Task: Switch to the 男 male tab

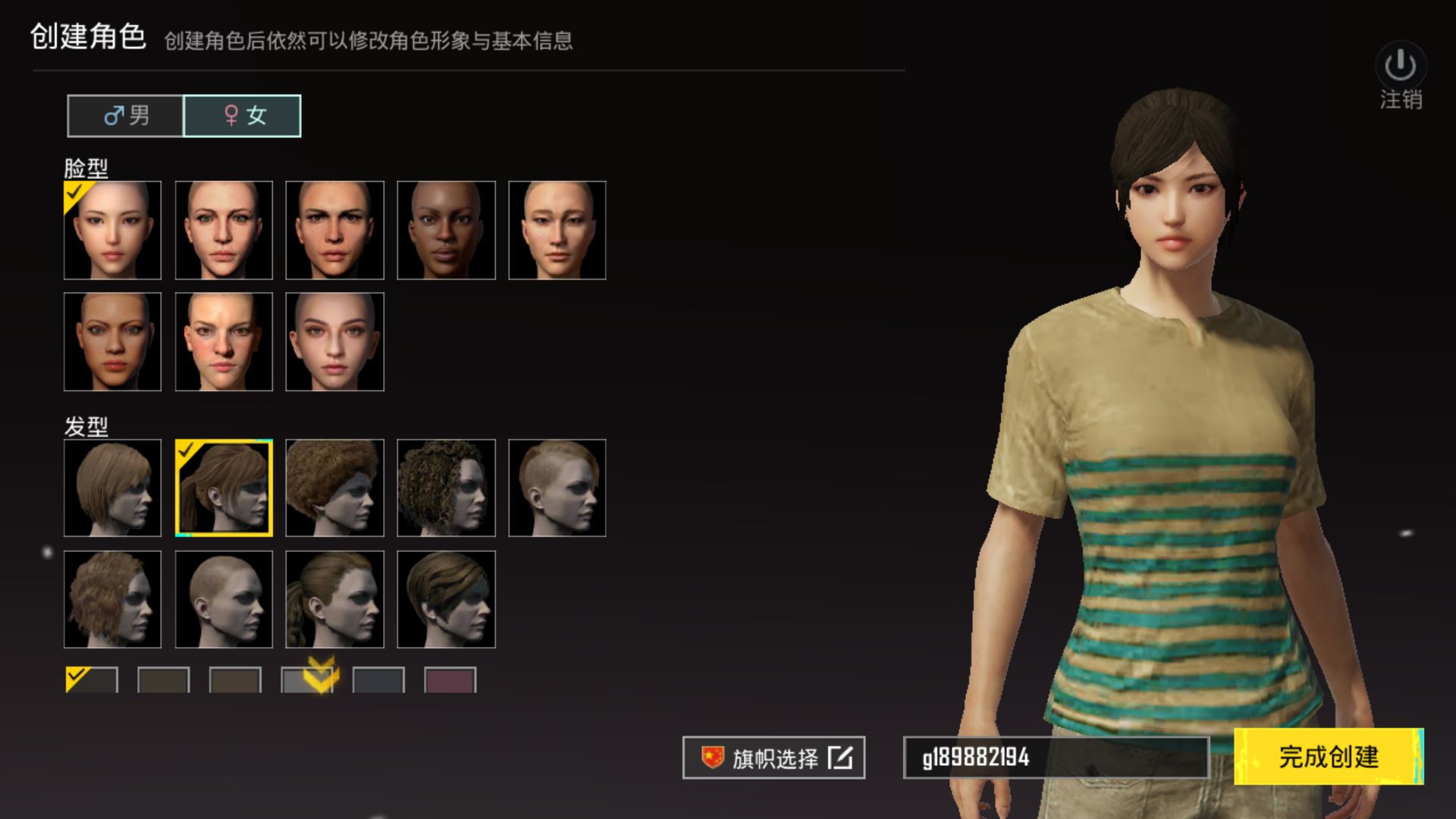Action: (x=124, y=115)
